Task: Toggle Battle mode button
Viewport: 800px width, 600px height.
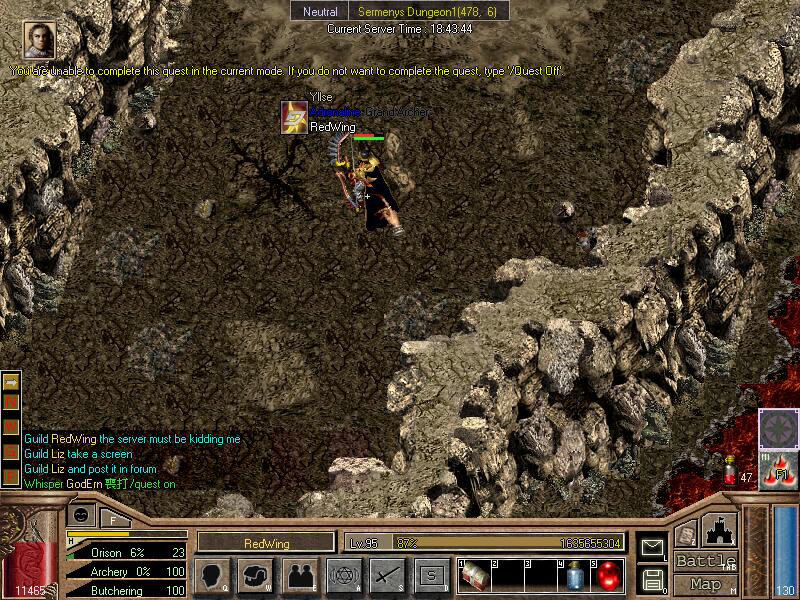Action: 705,561
